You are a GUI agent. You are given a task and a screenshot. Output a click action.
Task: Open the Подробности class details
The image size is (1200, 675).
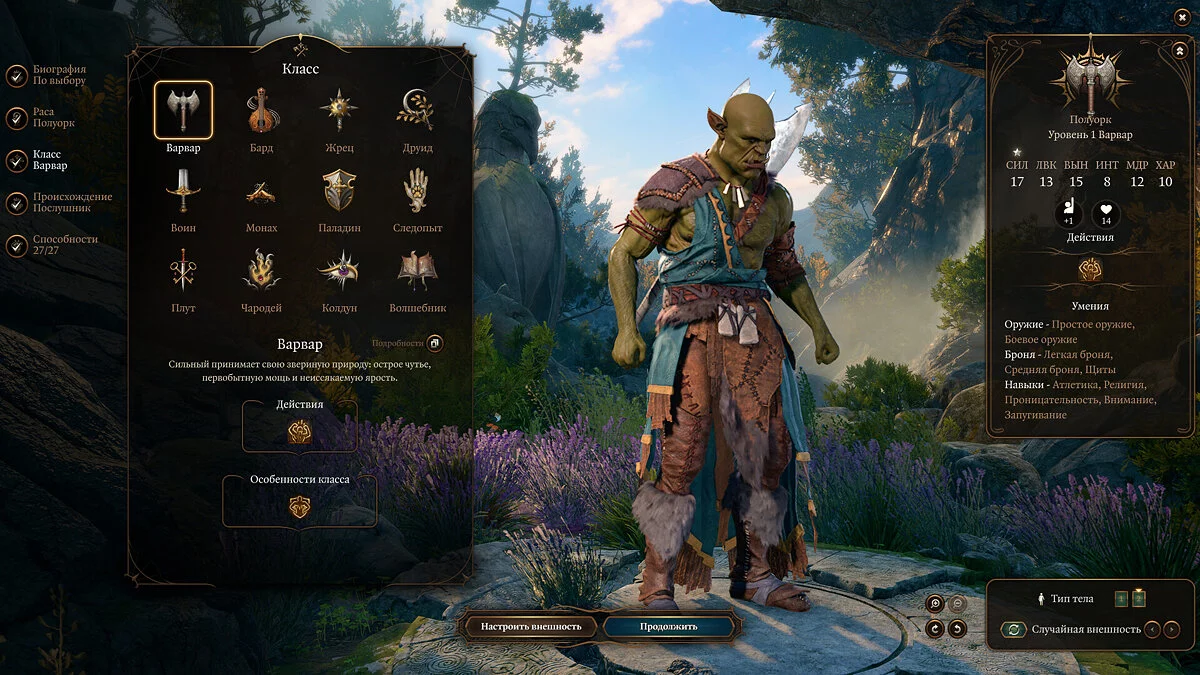pyautogui.click(x=434, y=344)
